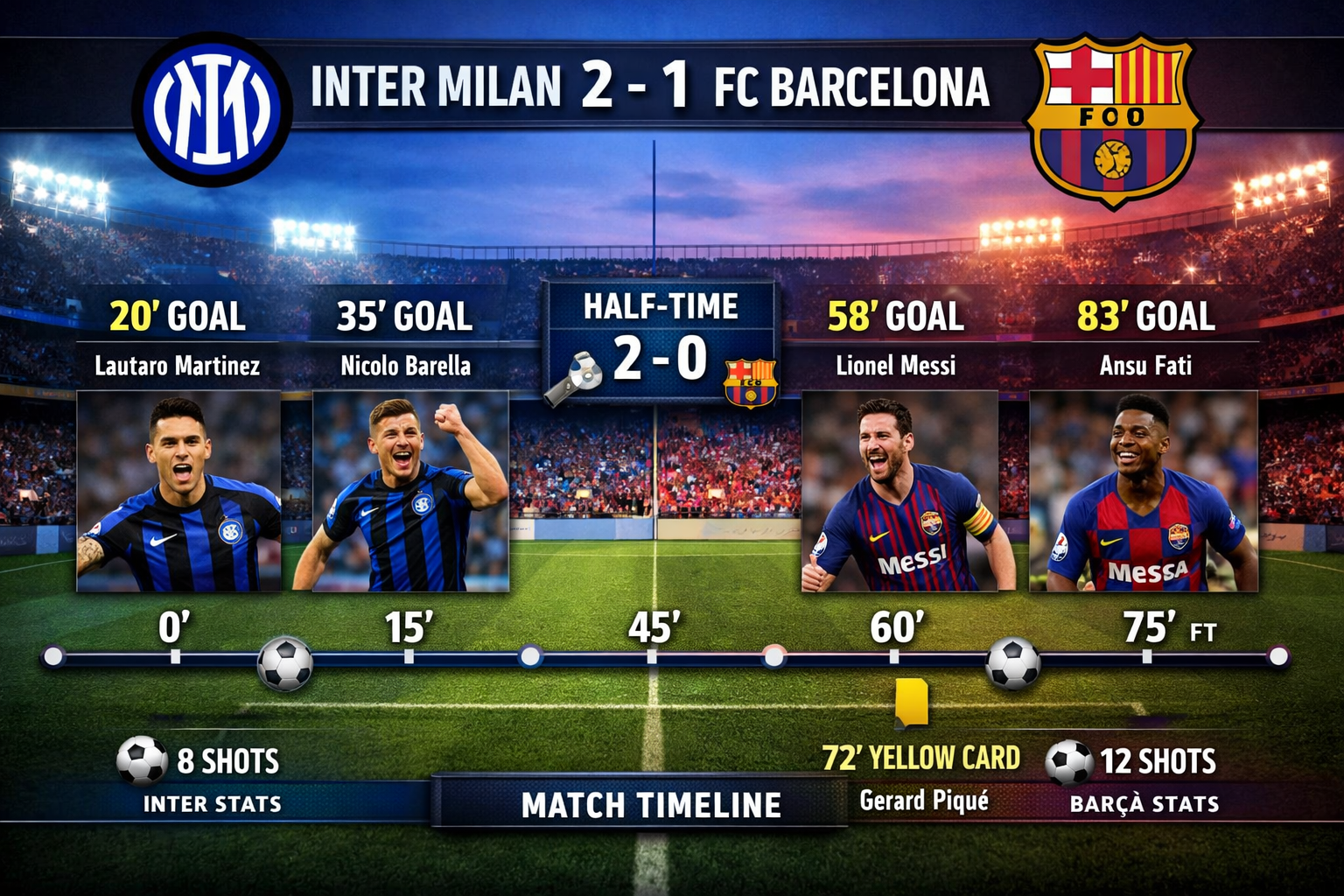Click the soccer ball marker after 60'

(x=1012, y=662)
